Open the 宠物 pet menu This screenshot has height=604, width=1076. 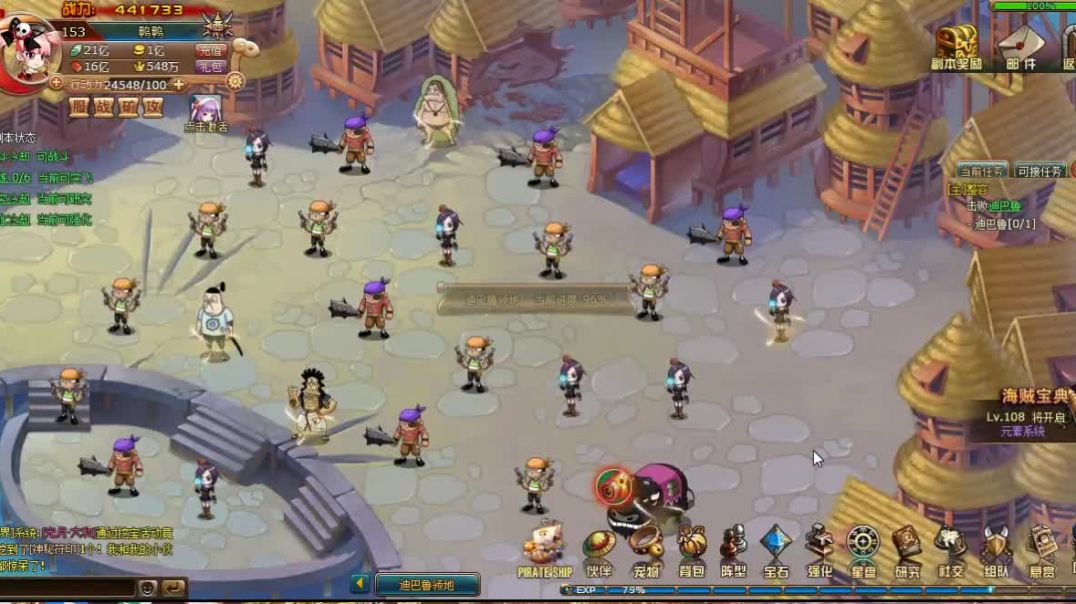point(645,550)
